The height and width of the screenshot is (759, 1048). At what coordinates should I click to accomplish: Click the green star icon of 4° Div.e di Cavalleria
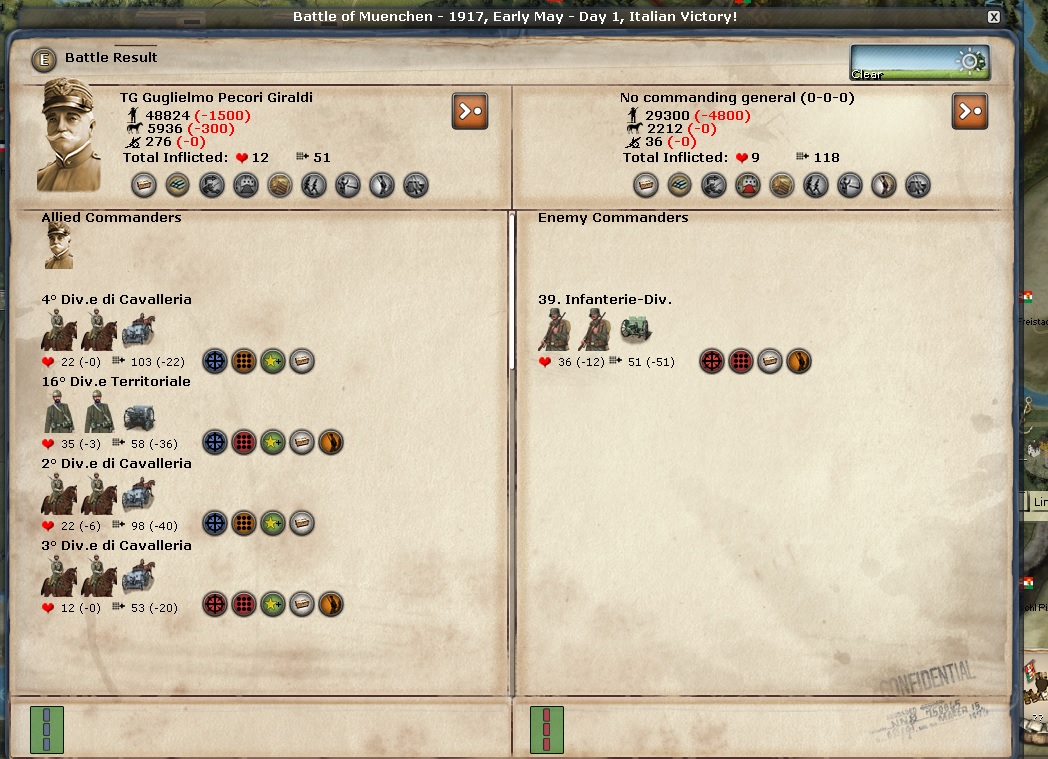pyautogui.click(x=273, y=361)
